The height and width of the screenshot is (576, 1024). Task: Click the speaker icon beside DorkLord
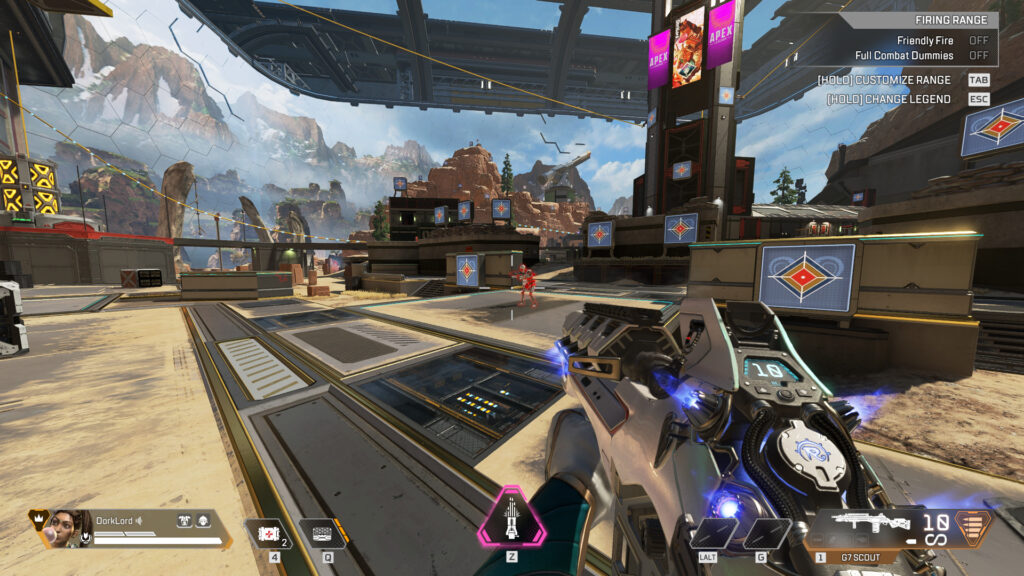[x=140, y=520]
